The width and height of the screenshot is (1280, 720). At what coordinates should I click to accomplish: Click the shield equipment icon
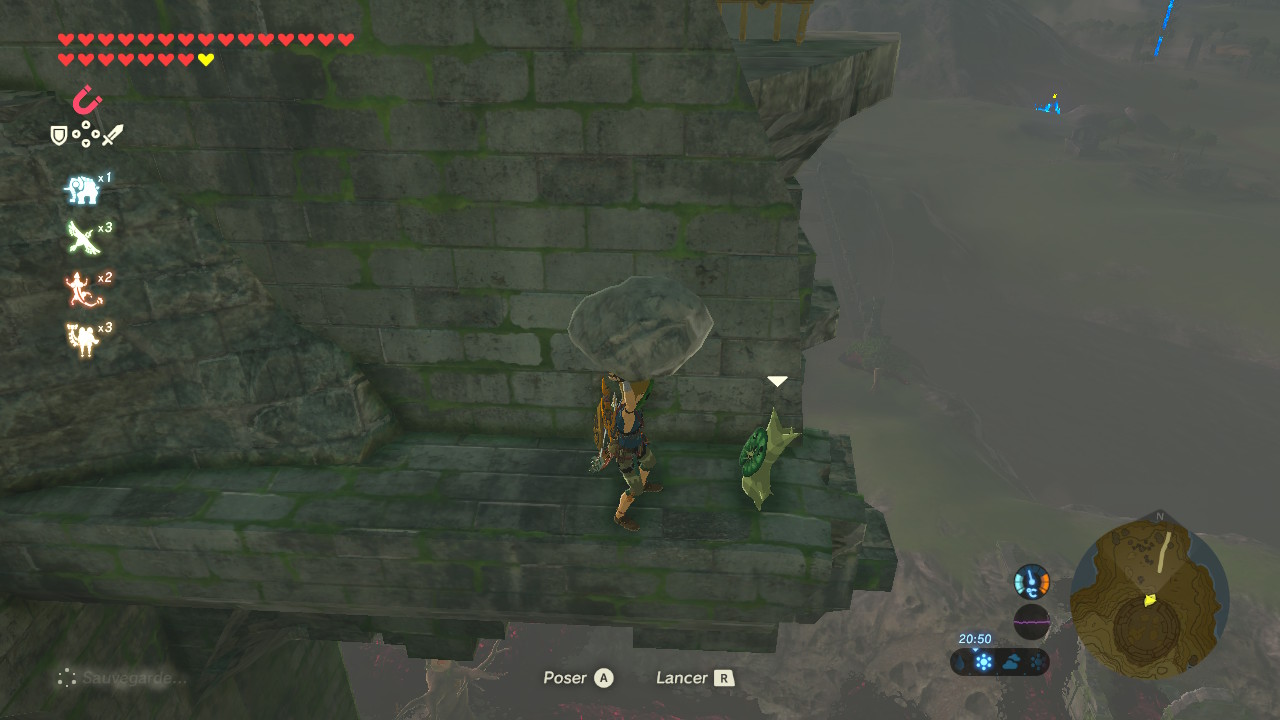59,135
